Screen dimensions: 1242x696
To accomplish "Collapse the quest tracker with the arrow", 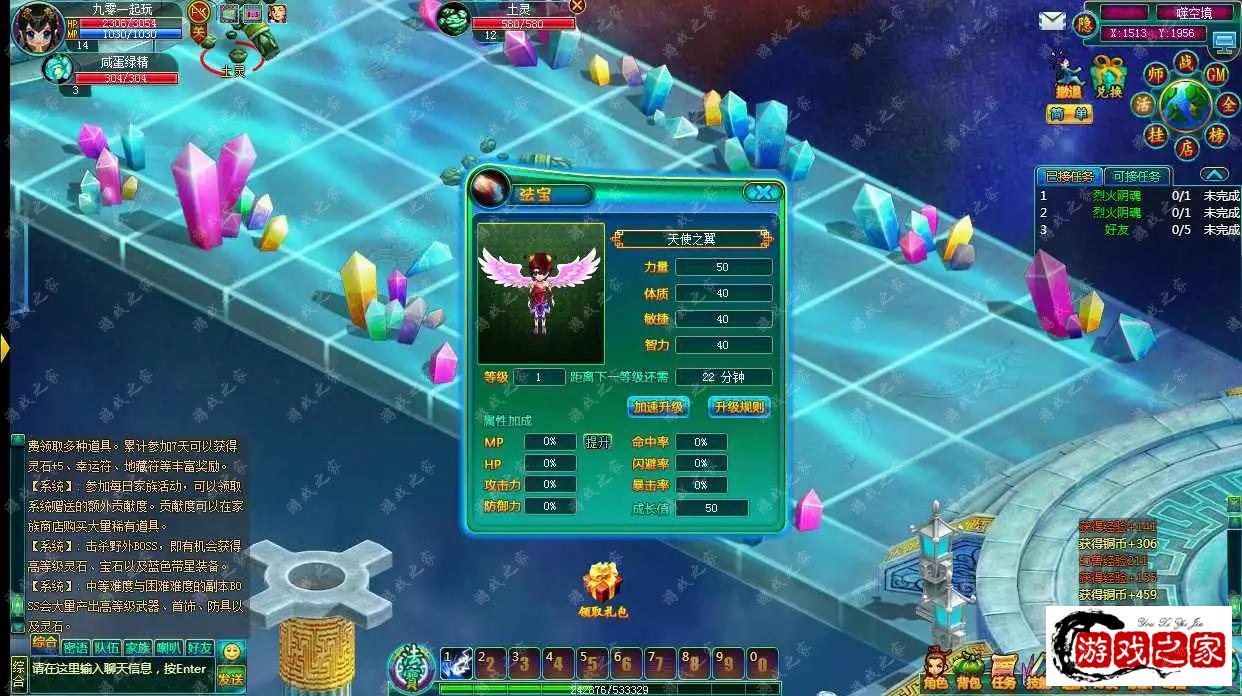I will tap(1214, 175).
